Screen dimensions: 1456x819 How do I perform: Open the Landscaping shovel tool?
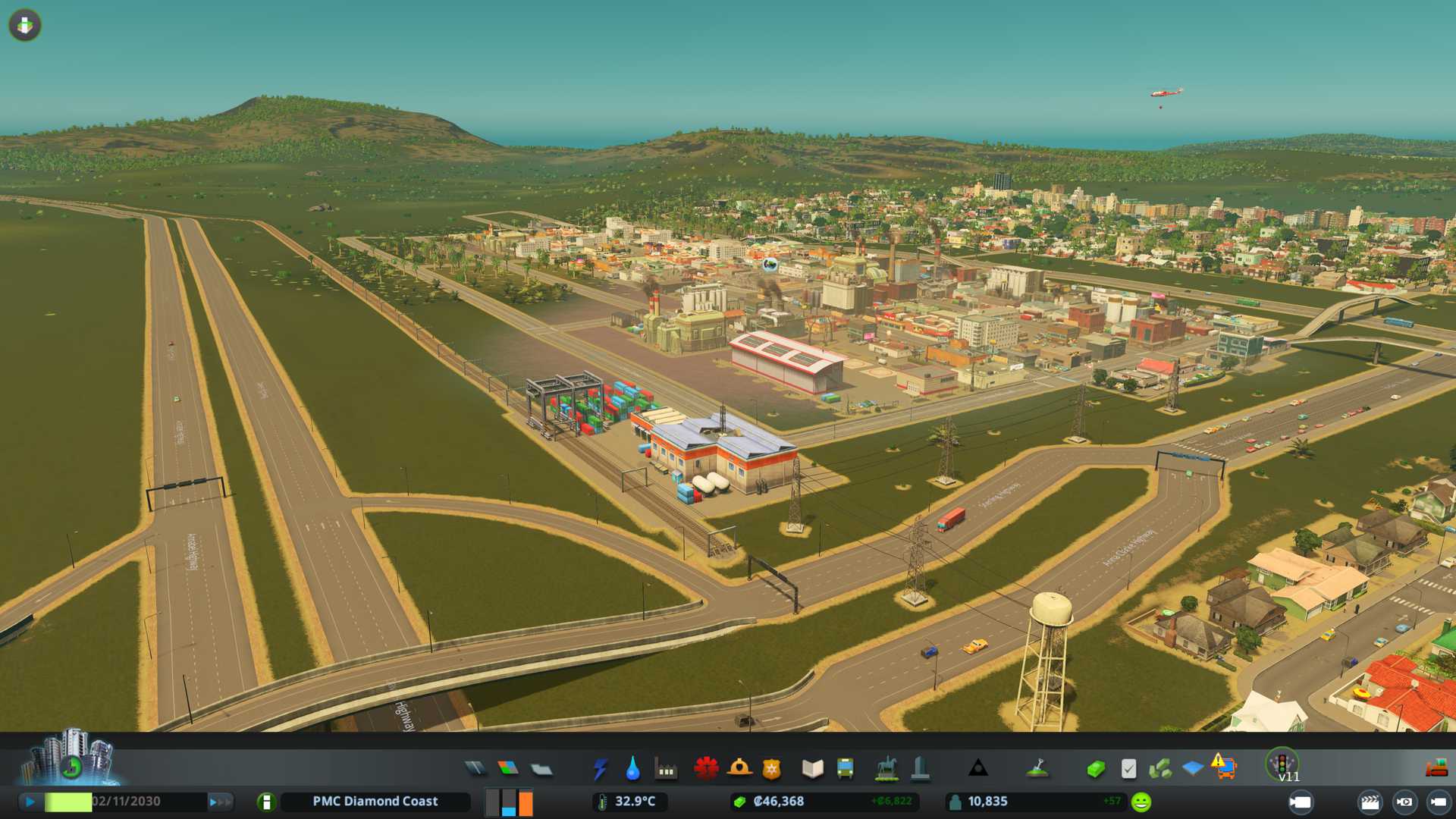[x=1037, y=769]
